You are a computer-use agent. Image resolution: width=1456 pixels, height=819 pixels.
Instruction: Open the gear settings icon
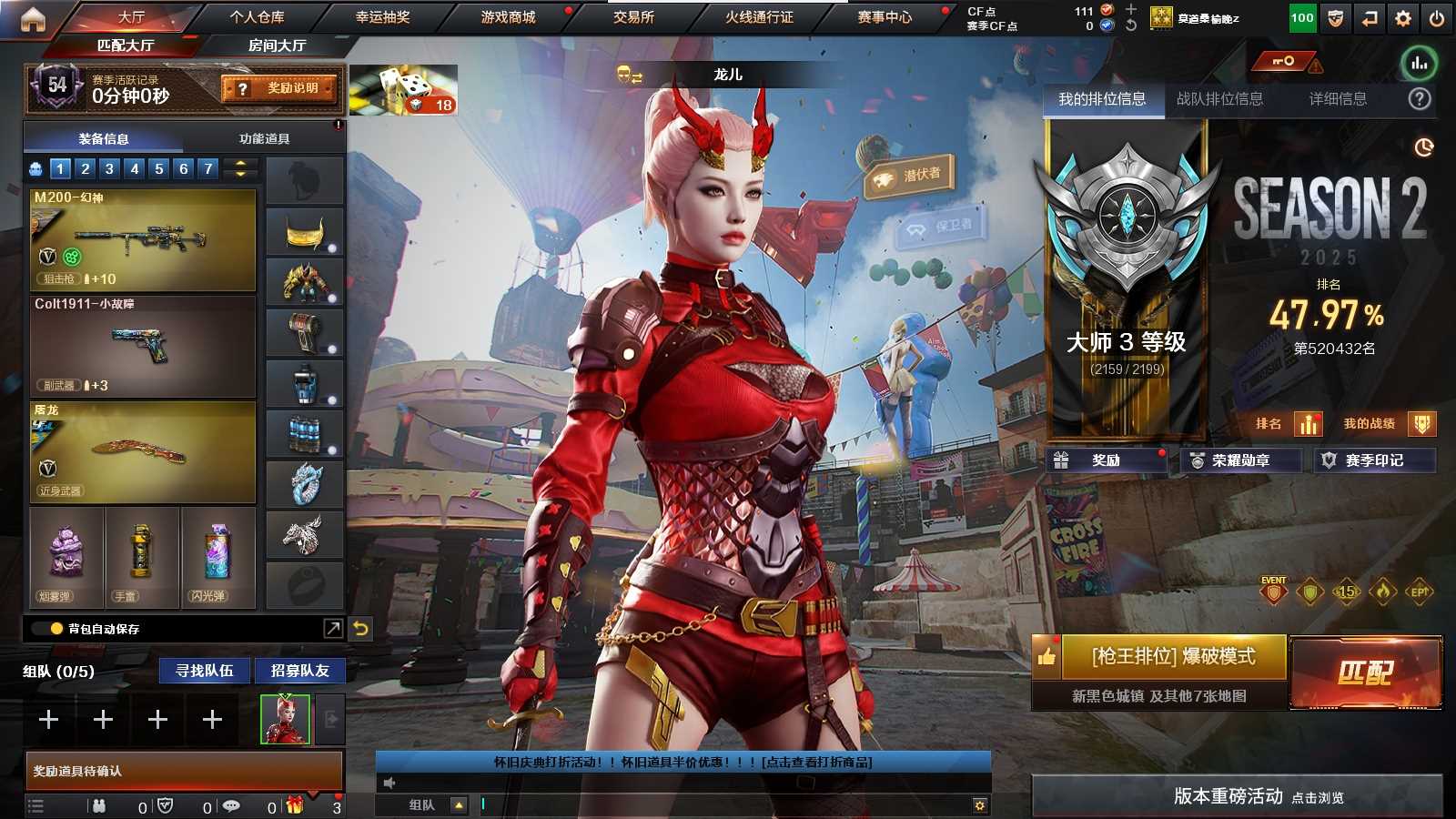[x=1403, y=18]
